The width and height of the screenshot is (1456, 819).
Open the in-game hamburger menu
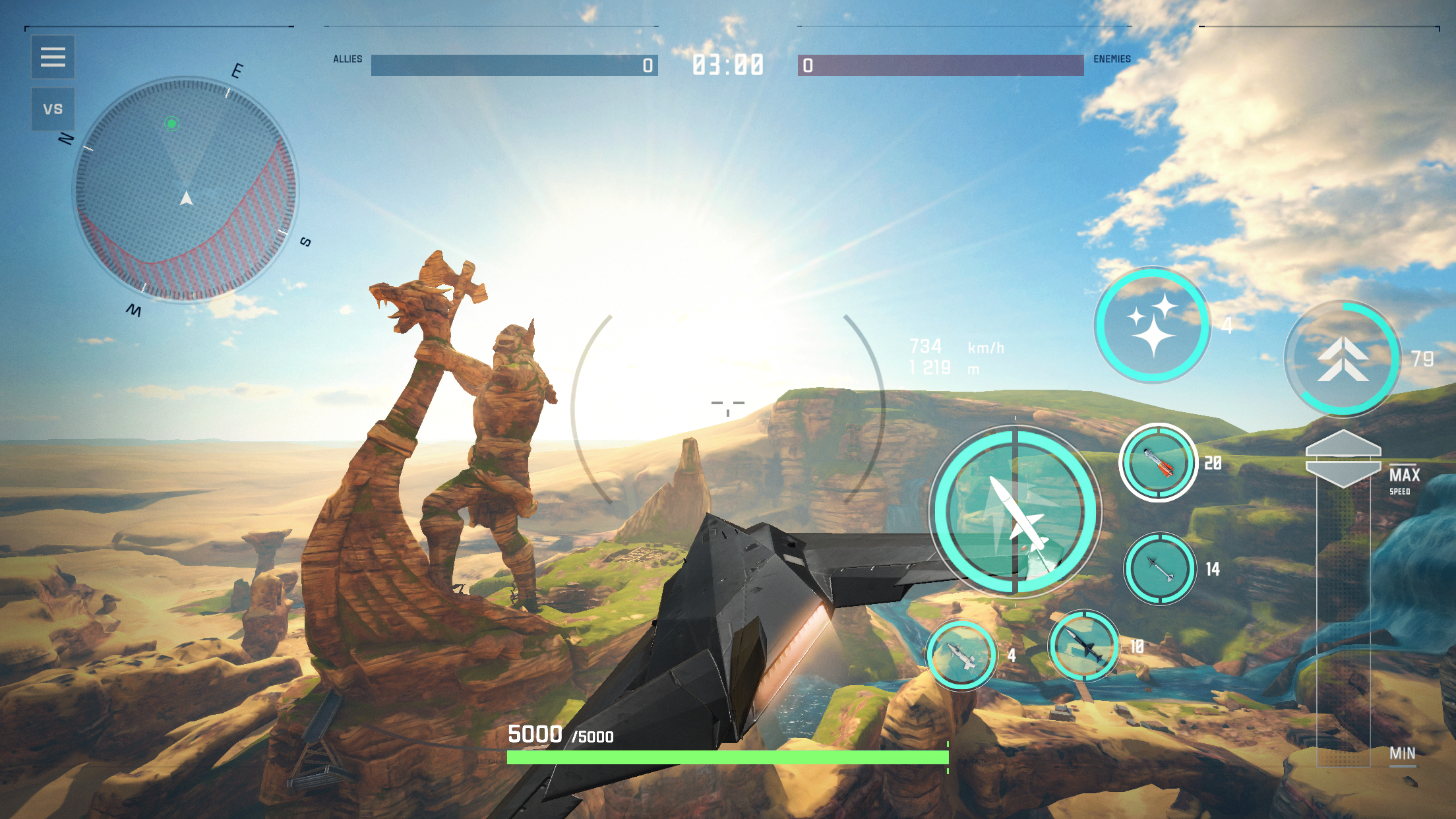(x=53, y=58)
